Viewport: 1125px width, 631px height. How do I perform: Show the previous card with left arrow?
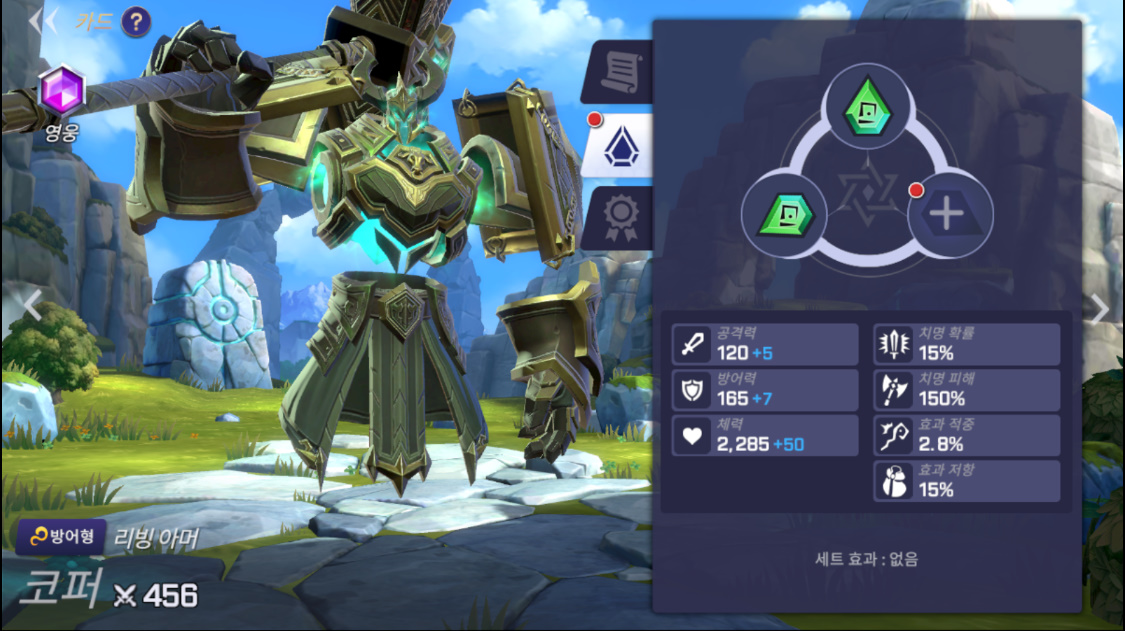tap(32, 305)
